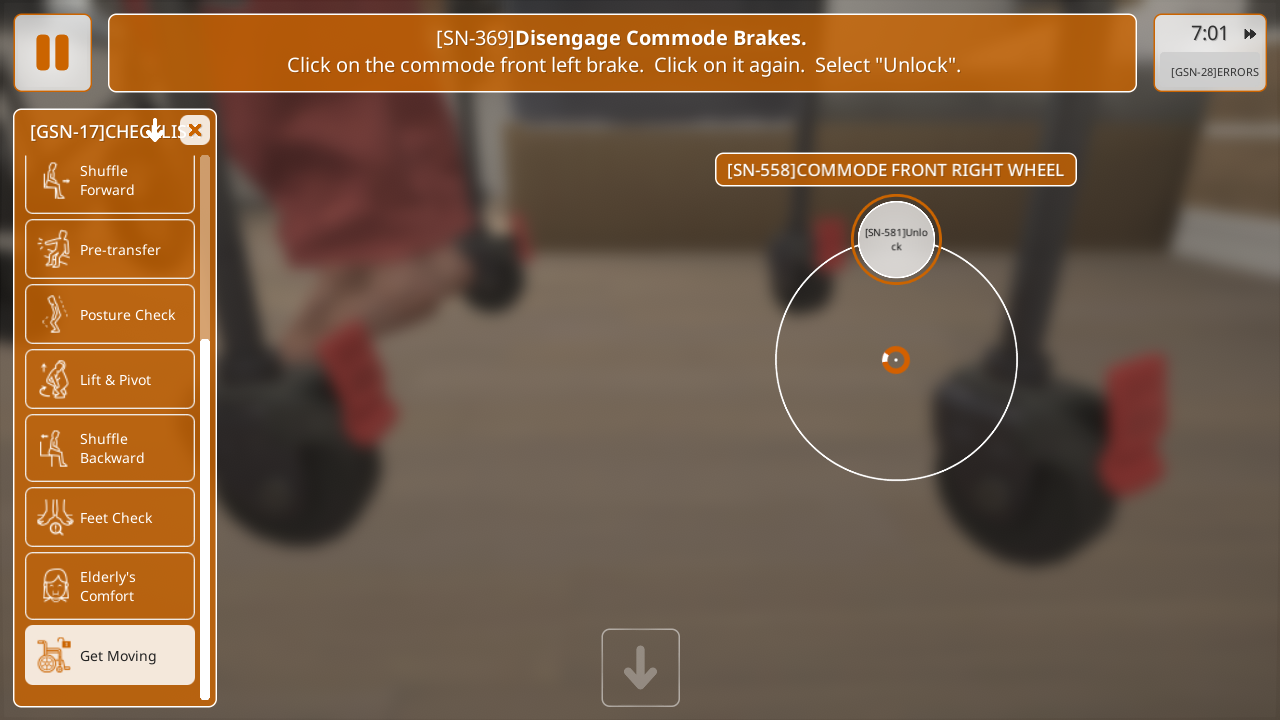Select the Unlock option on the wheel
Viewport: 1280px width, 720px height.
click(896, 240)
